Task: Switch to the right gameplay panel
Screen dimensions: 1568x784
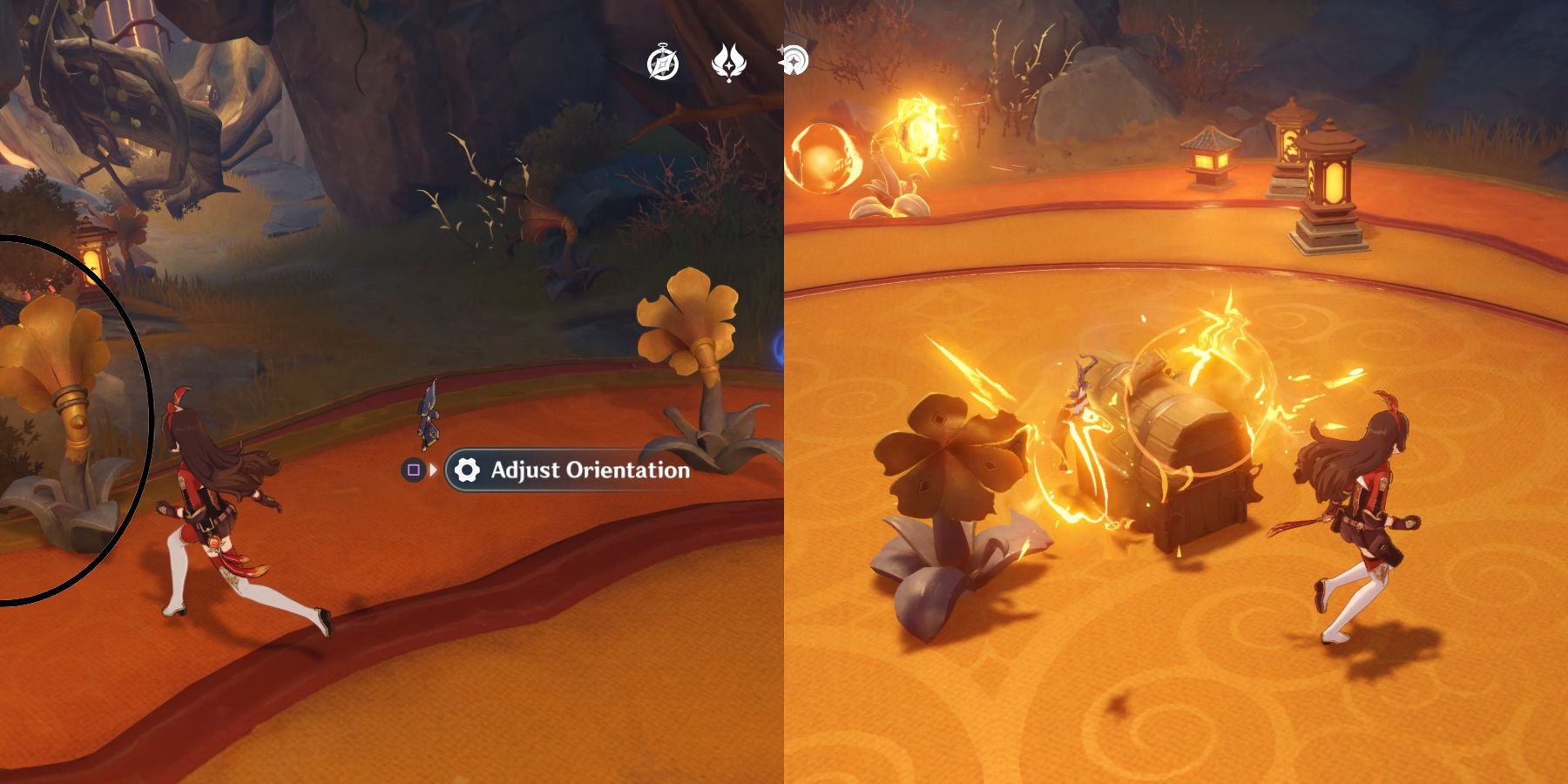Action: (1176, 392)
